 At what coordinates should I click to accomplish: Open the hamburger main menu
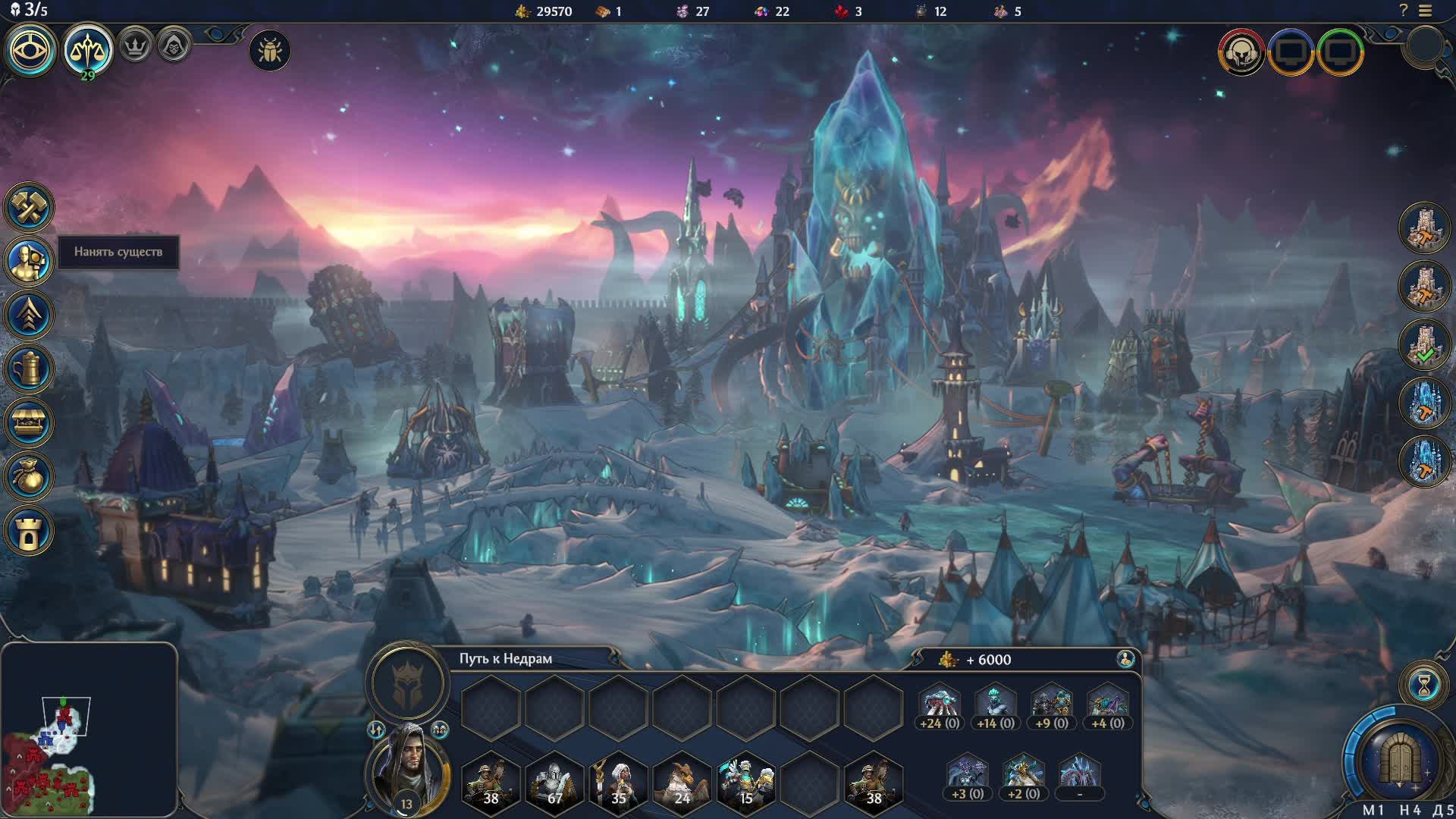[1426, 11]
